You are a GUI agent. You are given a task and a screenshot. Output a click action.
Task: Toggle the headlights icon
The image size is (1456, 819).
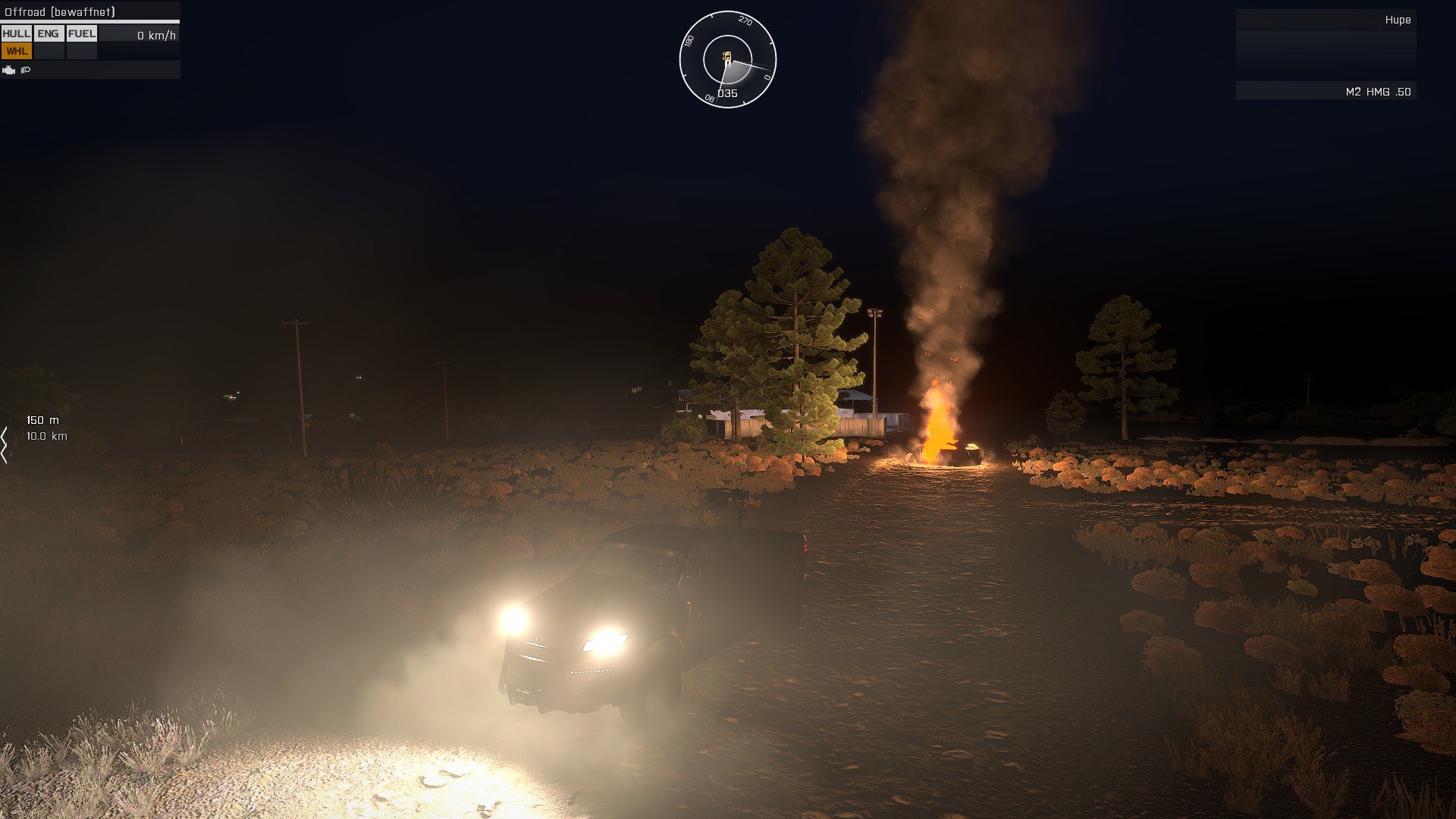[26, 71]
